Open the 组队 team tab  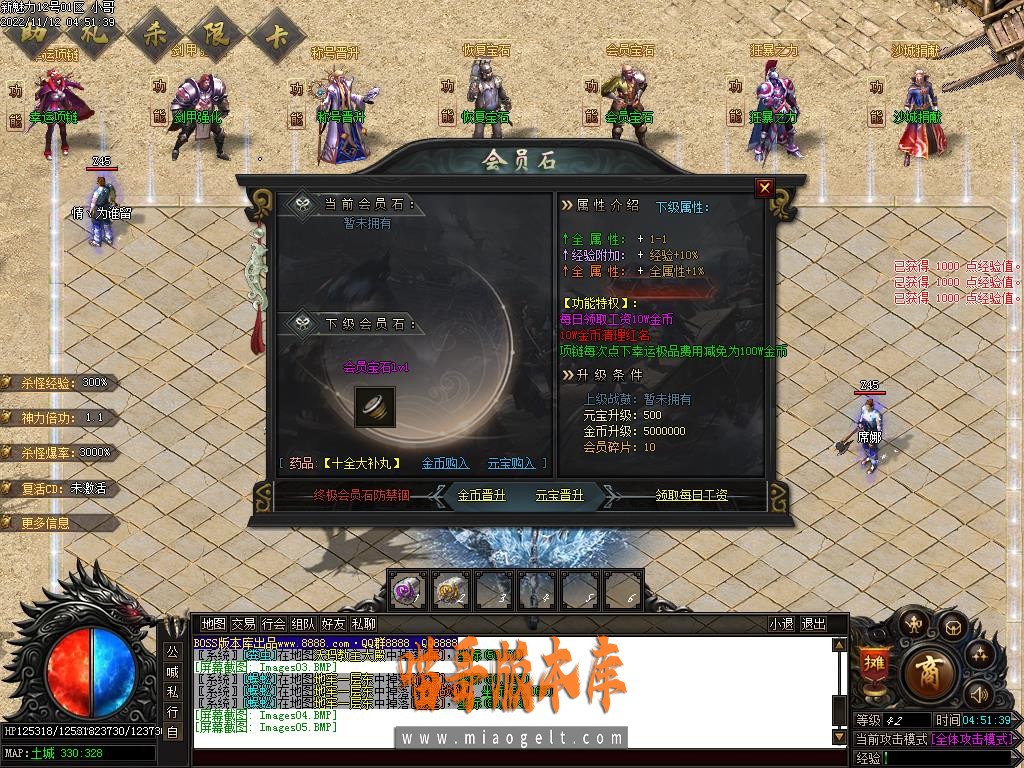click(x=303, y=624)
